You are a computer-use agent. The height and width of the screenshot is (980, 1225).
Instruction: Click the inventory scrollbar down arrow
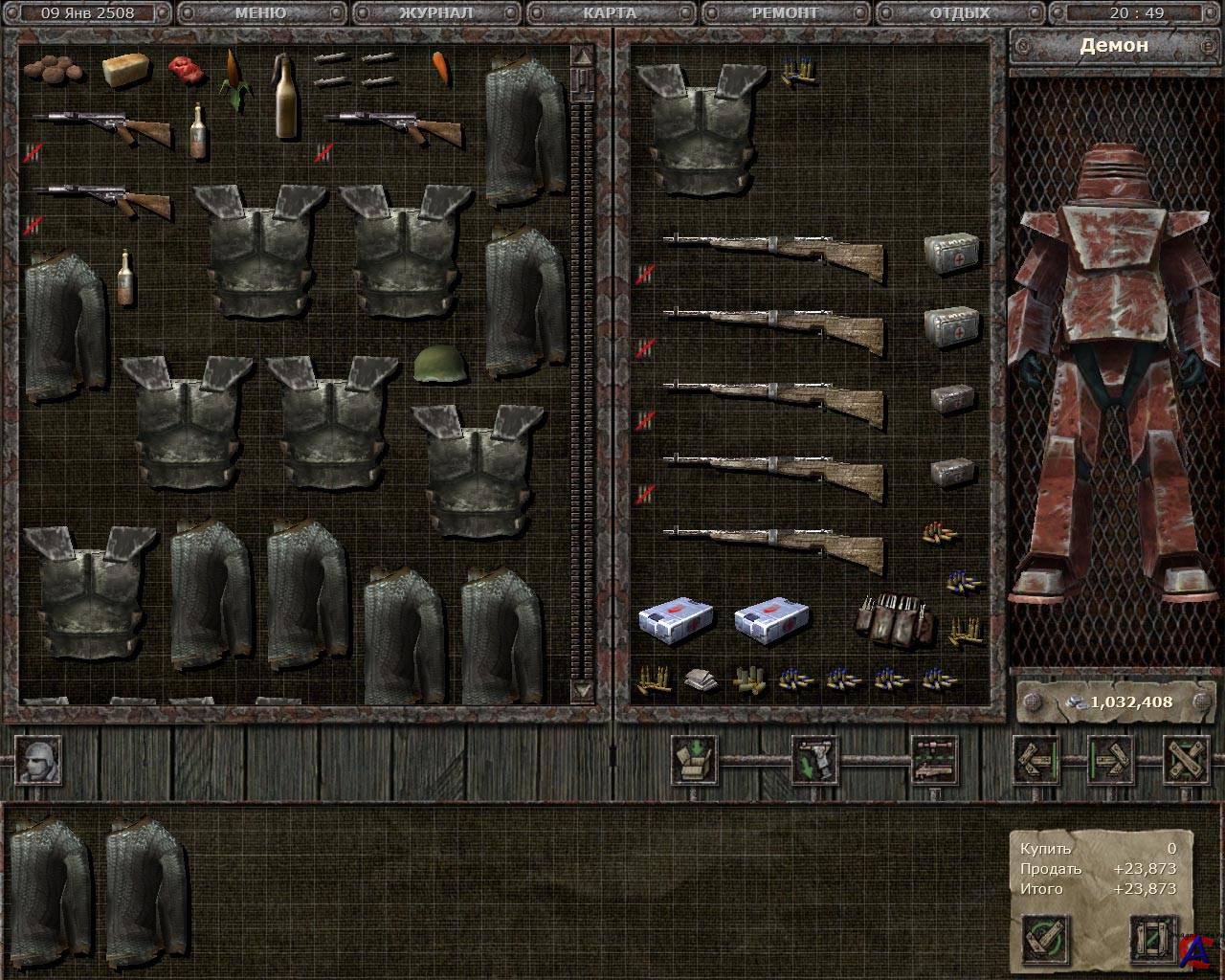pyautogui.click(x=582, y=689)
